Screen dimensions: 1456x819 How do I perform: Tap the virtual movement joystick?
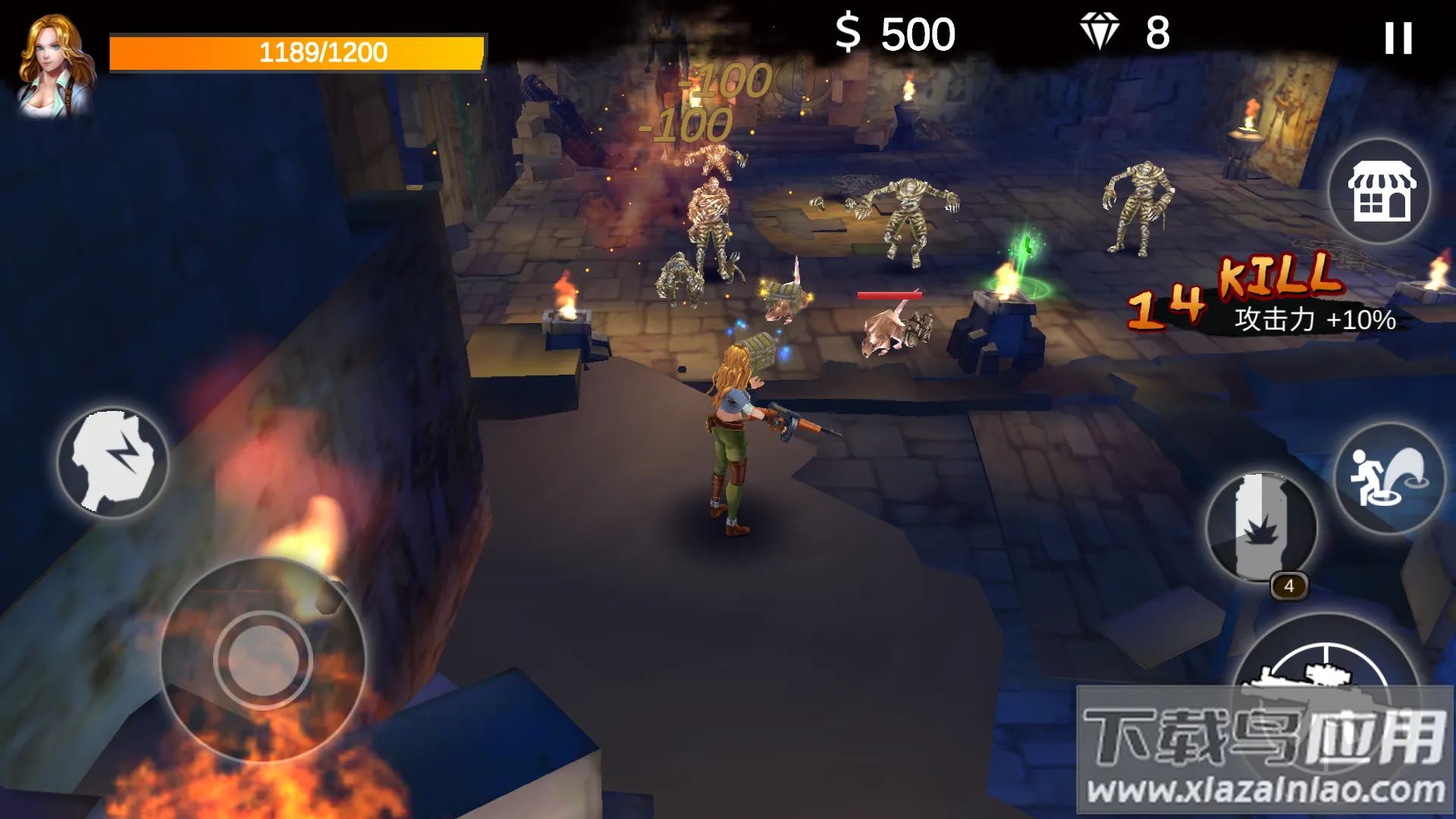click(x=263, y=660)
